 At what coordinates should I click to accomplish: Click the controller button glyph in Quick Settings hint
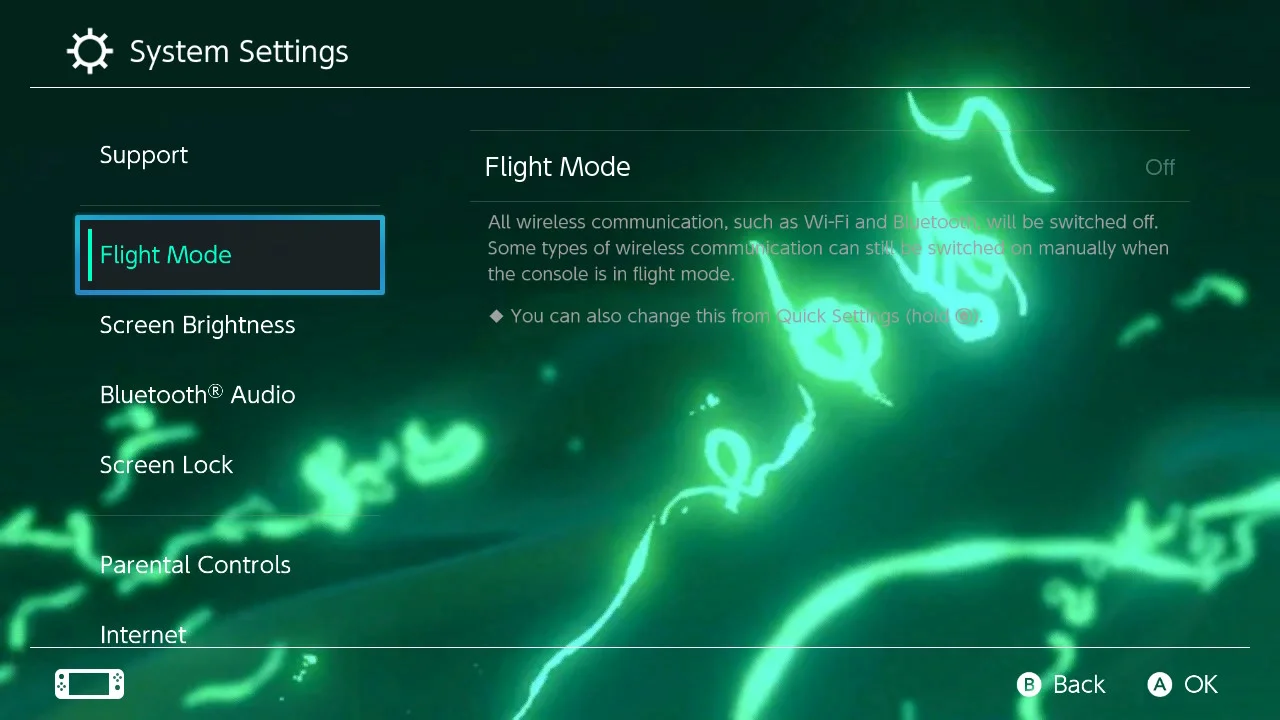tap(966, 316)
